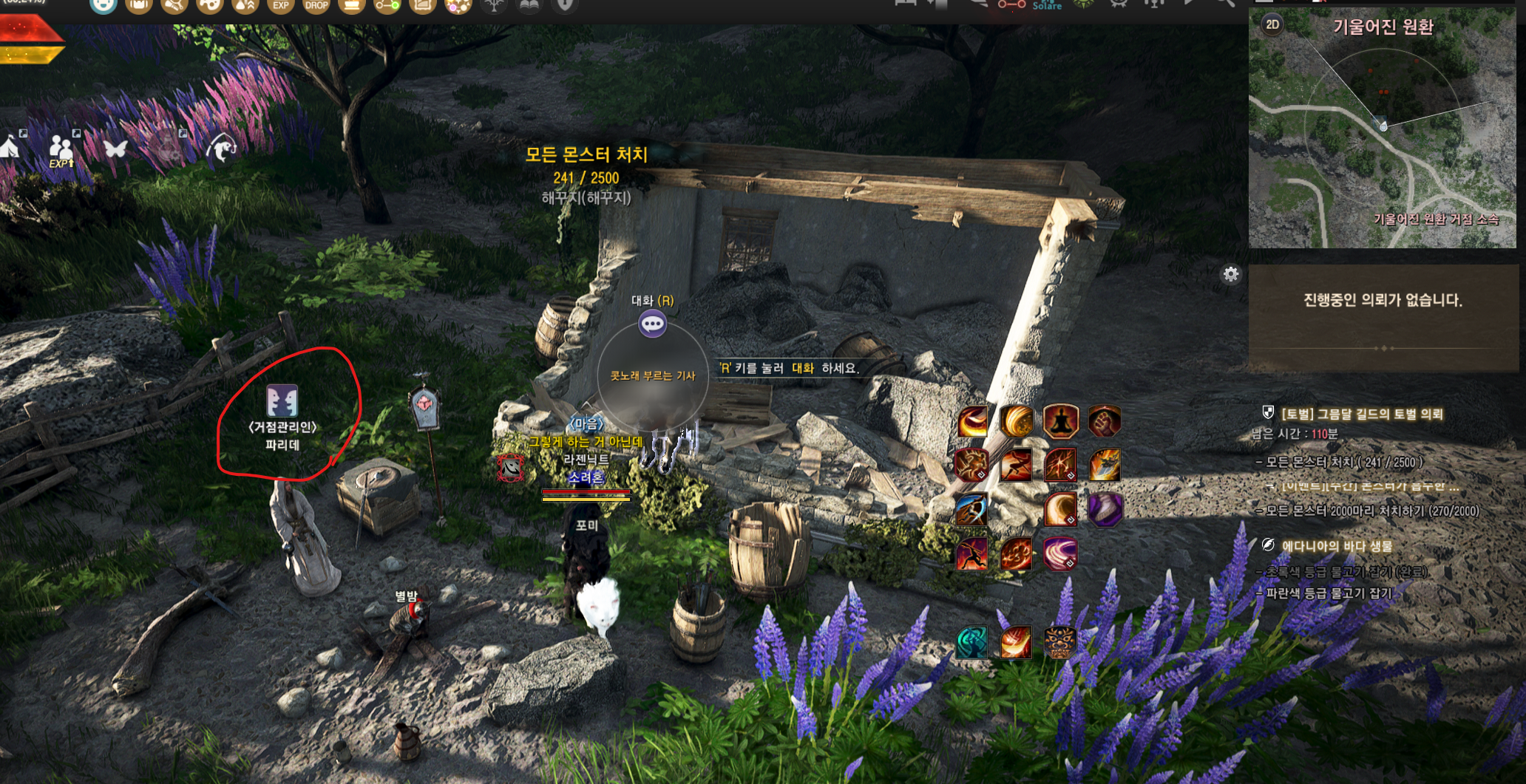Click the smiley face icon in top bar
This screenshot has width=1526, height=784.
pyautogui.click(x=104, y=6)
